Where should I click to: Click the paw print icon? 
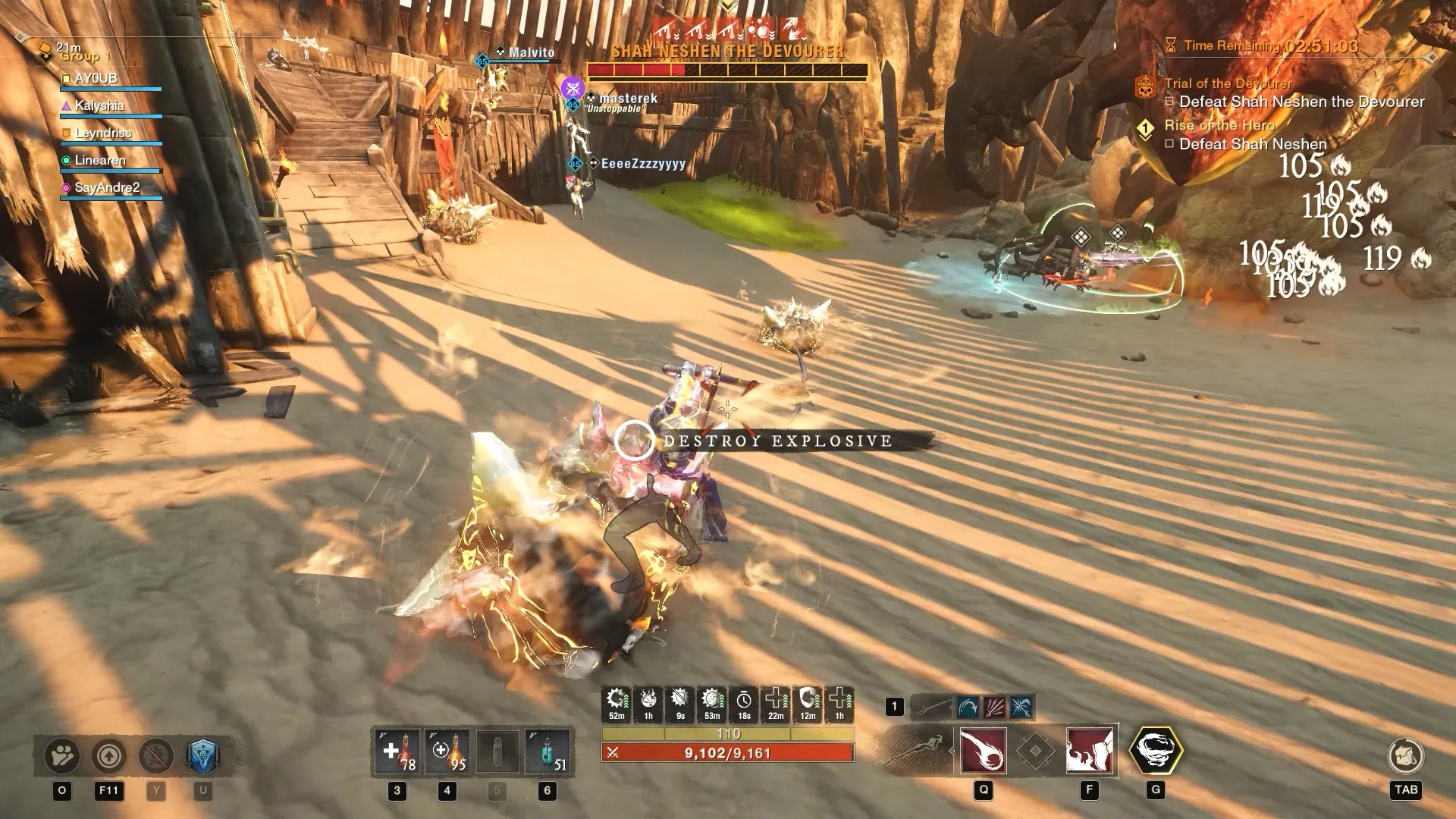point(62,755)
